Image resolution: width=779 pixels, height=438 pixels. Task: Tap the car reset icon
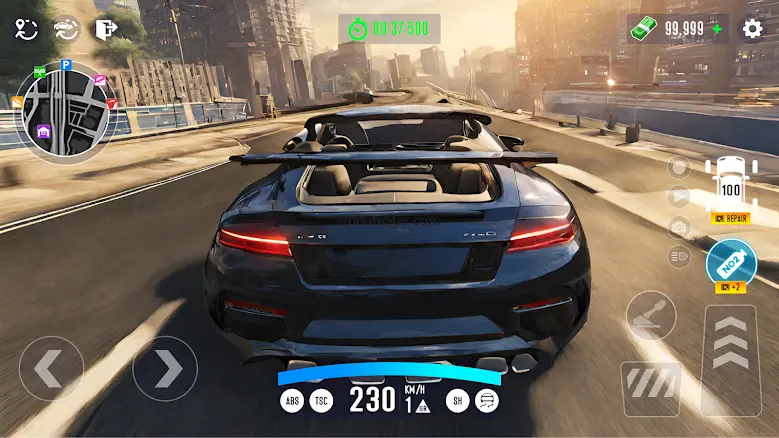coord(66,29)
